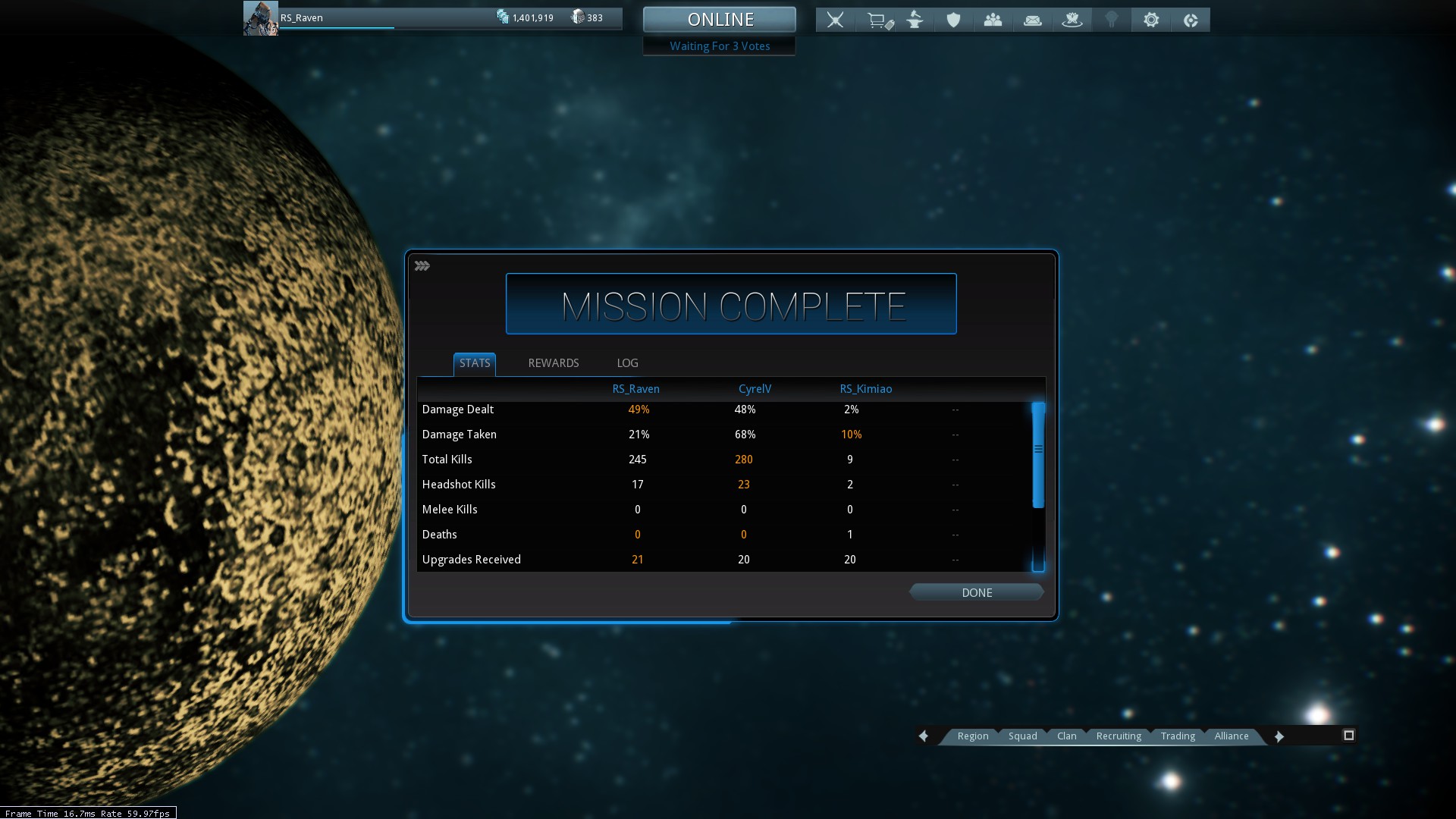Open settings with the gear icon
The width and height of the screenshot is (1456, 819).
1151,20
